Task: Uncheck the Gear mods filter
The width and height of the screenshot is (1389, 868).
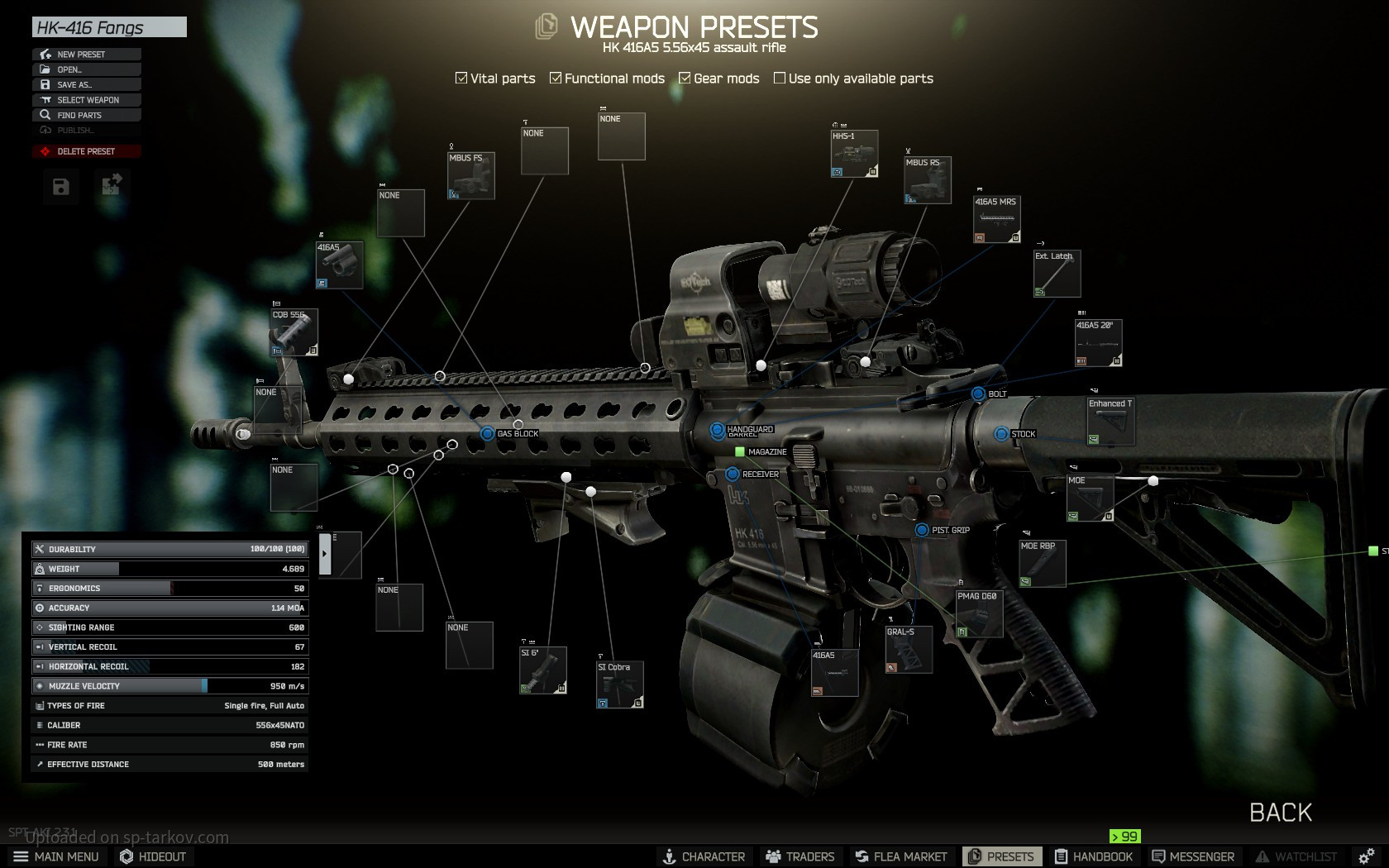Action: click(685, 79)
